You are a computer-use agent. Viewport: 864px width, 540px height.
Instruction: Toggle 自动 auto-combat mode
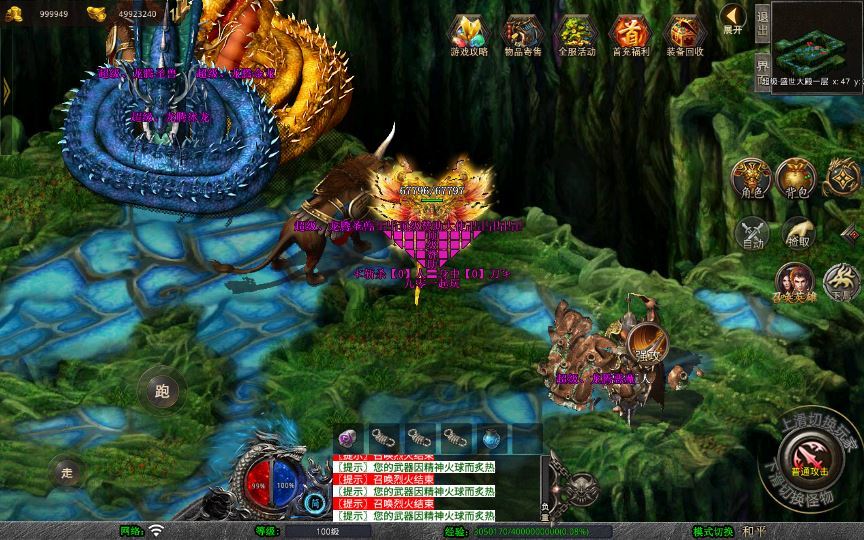pos(752,234)
